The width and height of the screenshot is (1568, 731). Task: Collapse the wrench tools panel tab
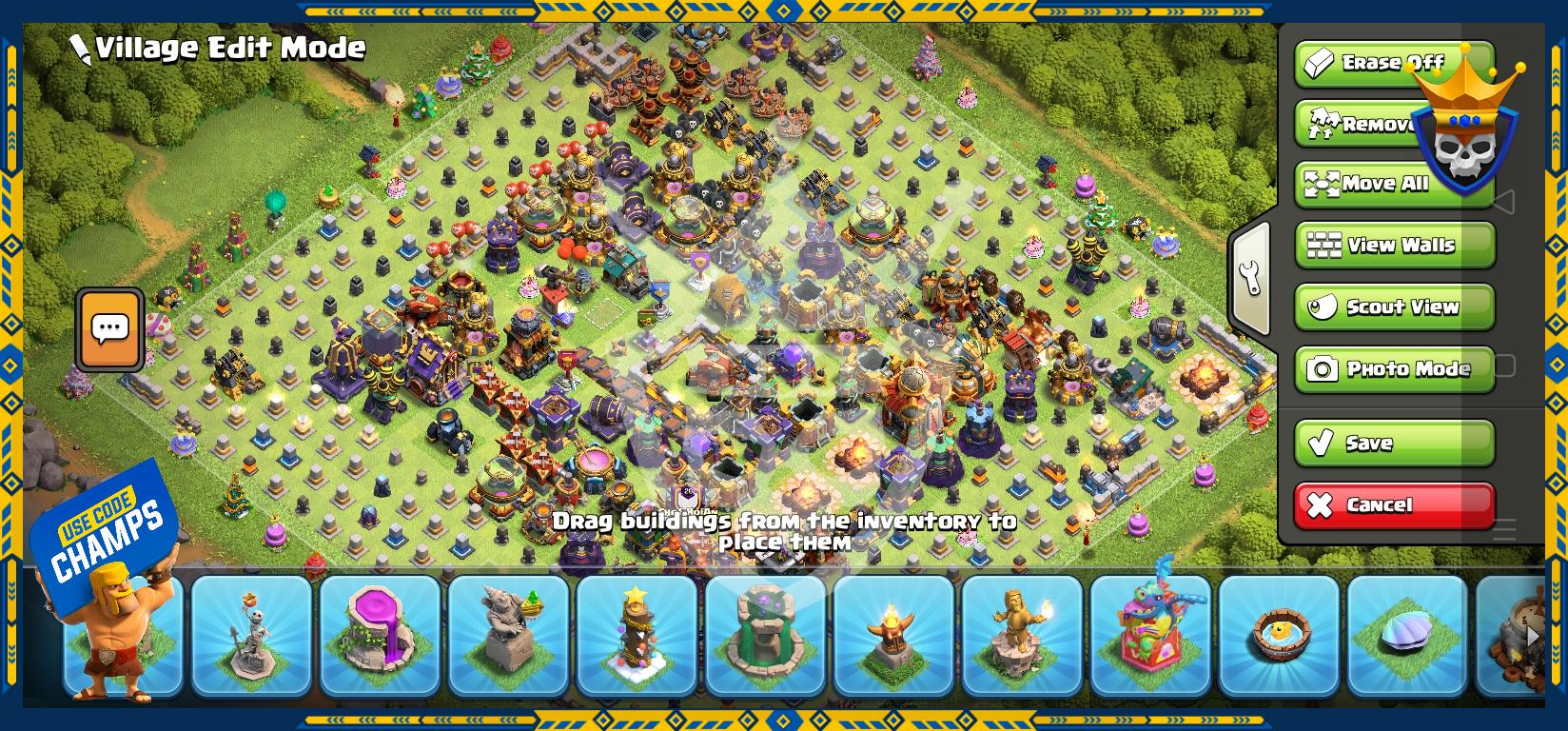[1251, 279]
